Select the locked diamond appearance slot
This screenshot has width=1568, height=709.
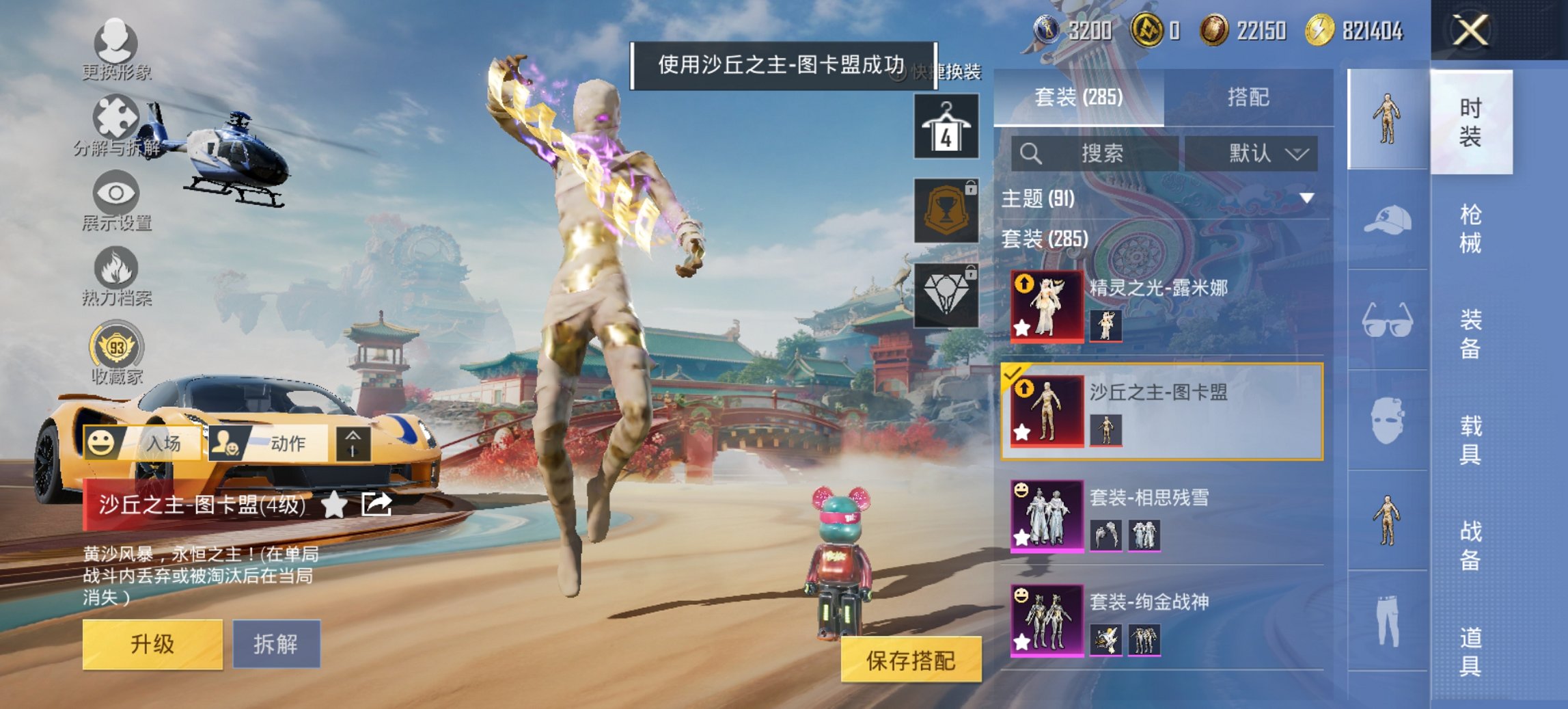coord(946,294)
